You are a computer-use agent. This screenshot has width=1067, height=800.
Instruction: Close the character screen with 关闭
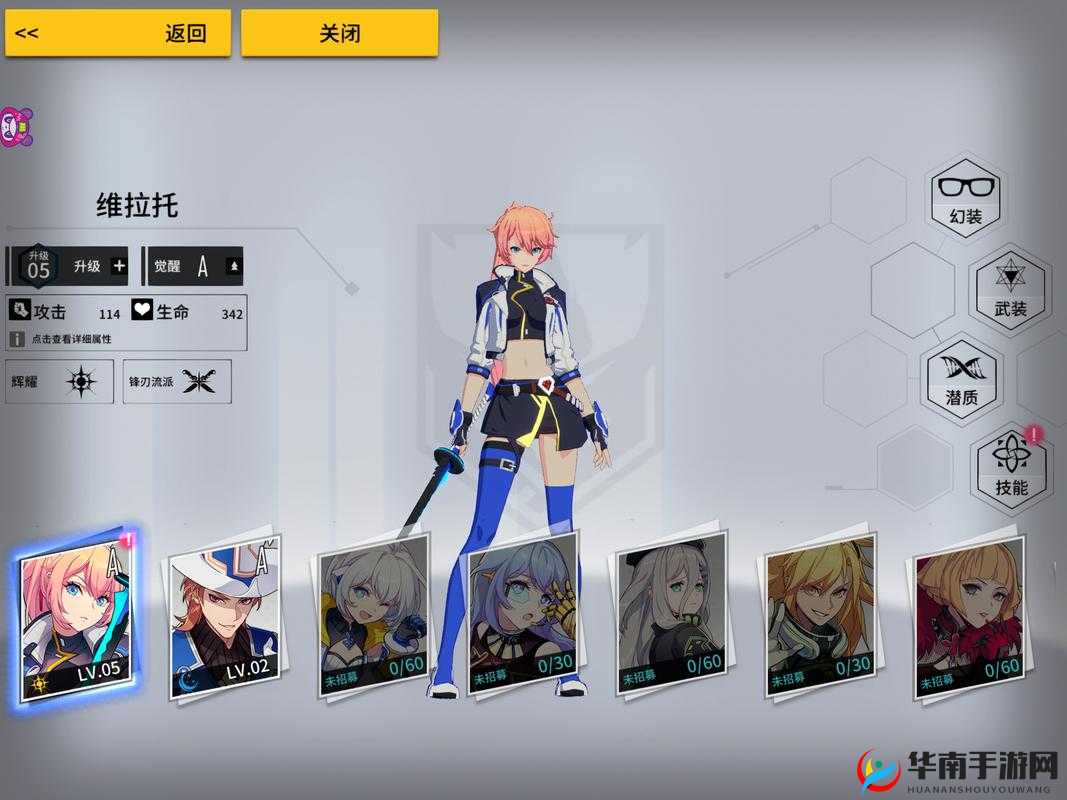tap(339, 33)
